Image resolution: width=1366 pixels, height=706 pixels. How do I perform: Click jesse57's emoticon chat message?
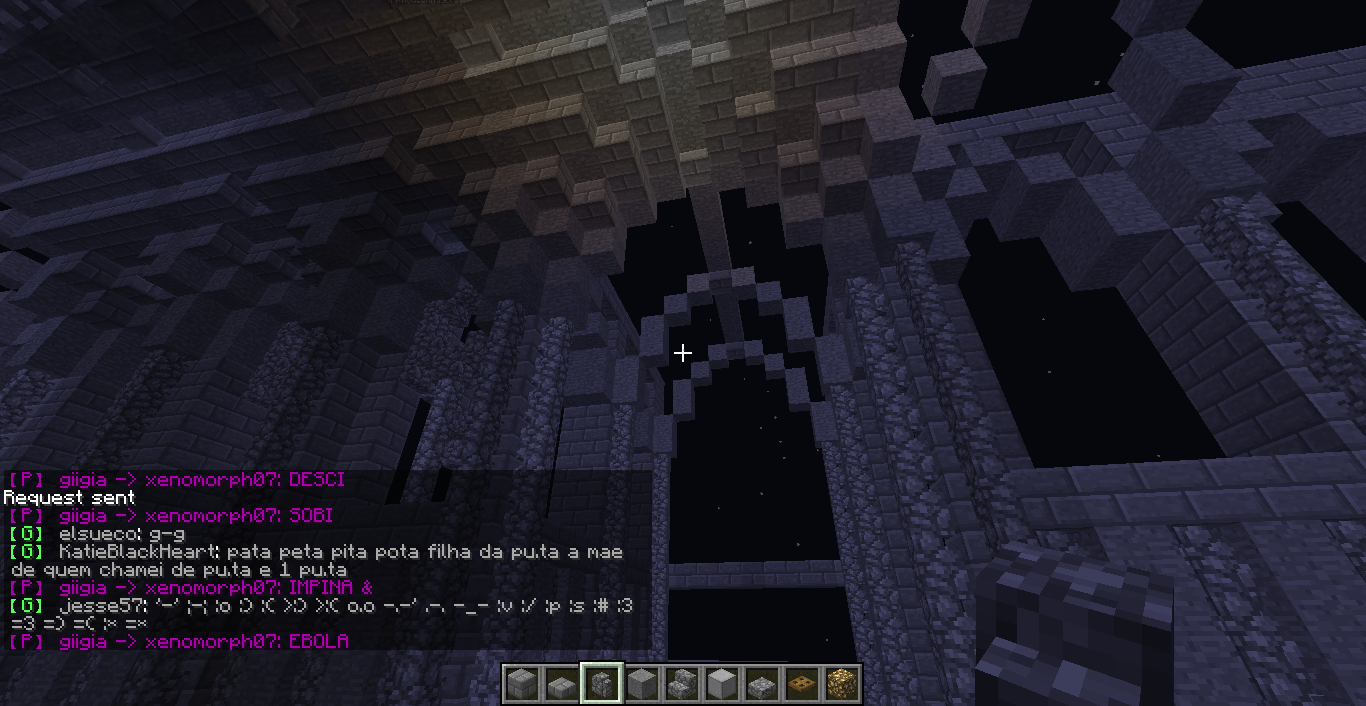(x=320, y=614)
